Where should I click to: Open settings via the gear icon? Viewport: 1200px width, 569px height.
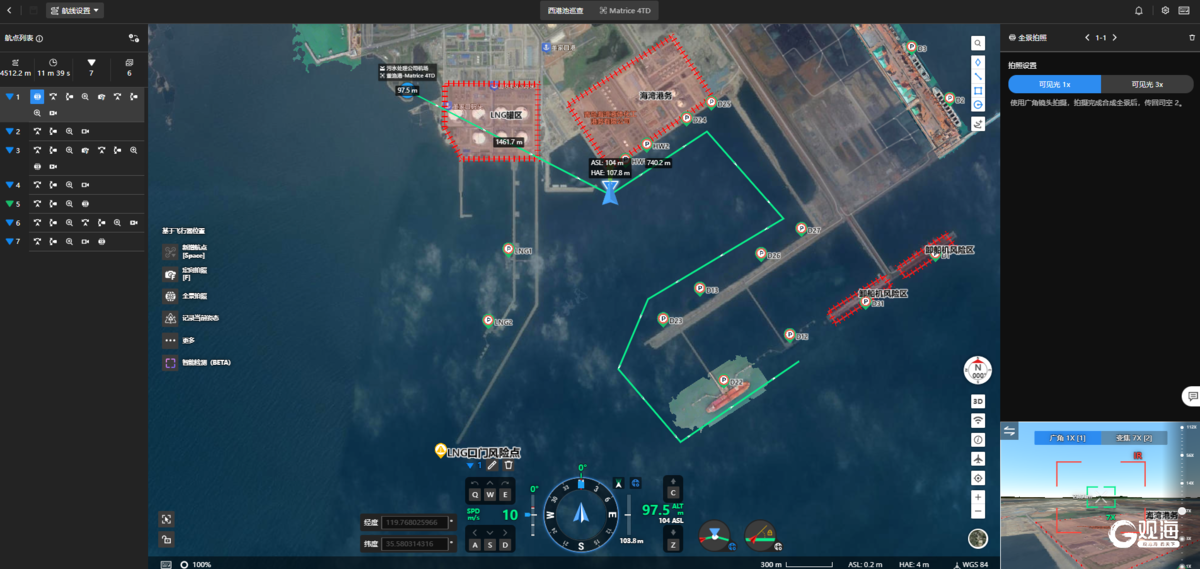1165,11
